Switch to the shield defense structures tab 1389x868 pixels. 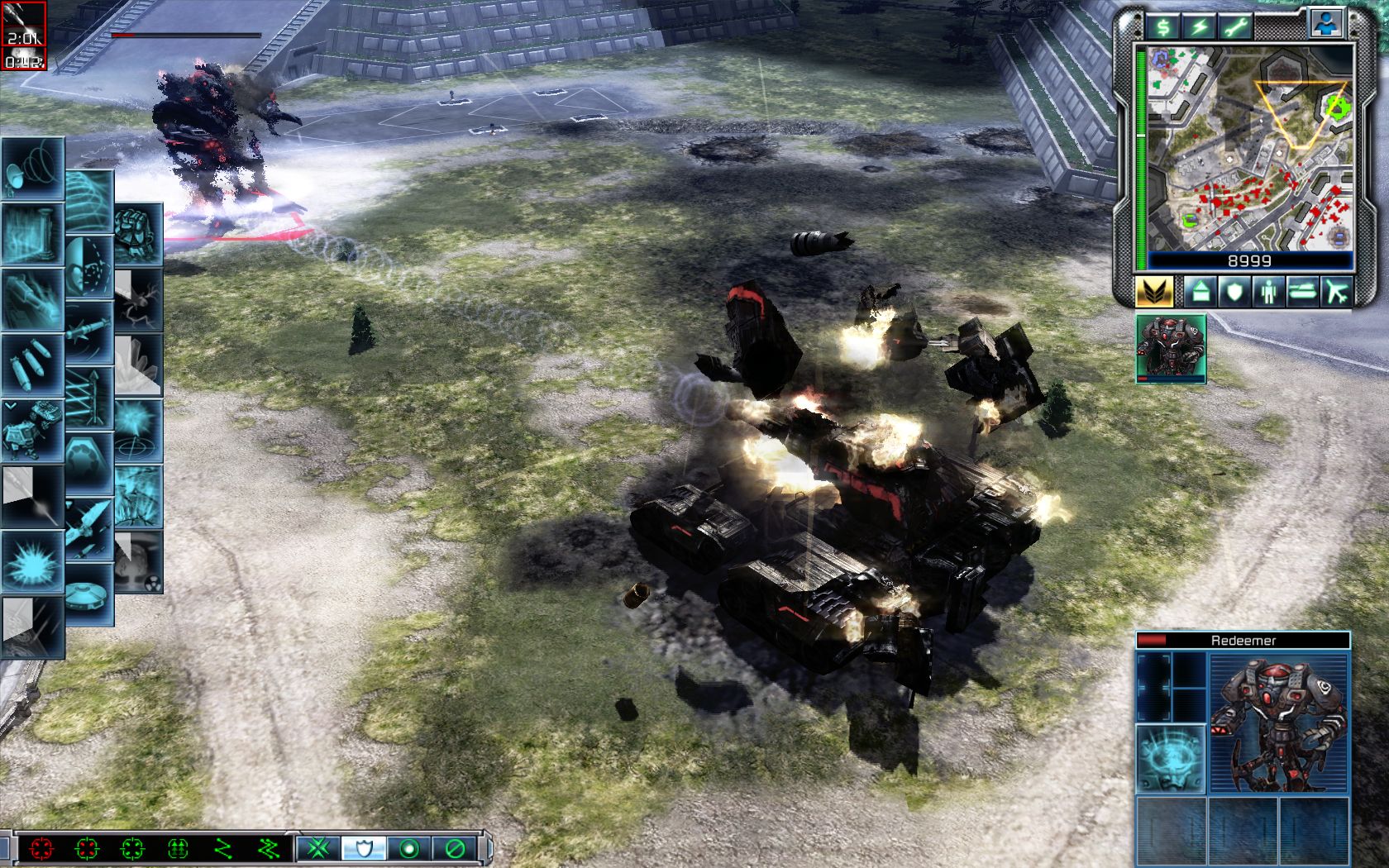(x=1235, y=292)
